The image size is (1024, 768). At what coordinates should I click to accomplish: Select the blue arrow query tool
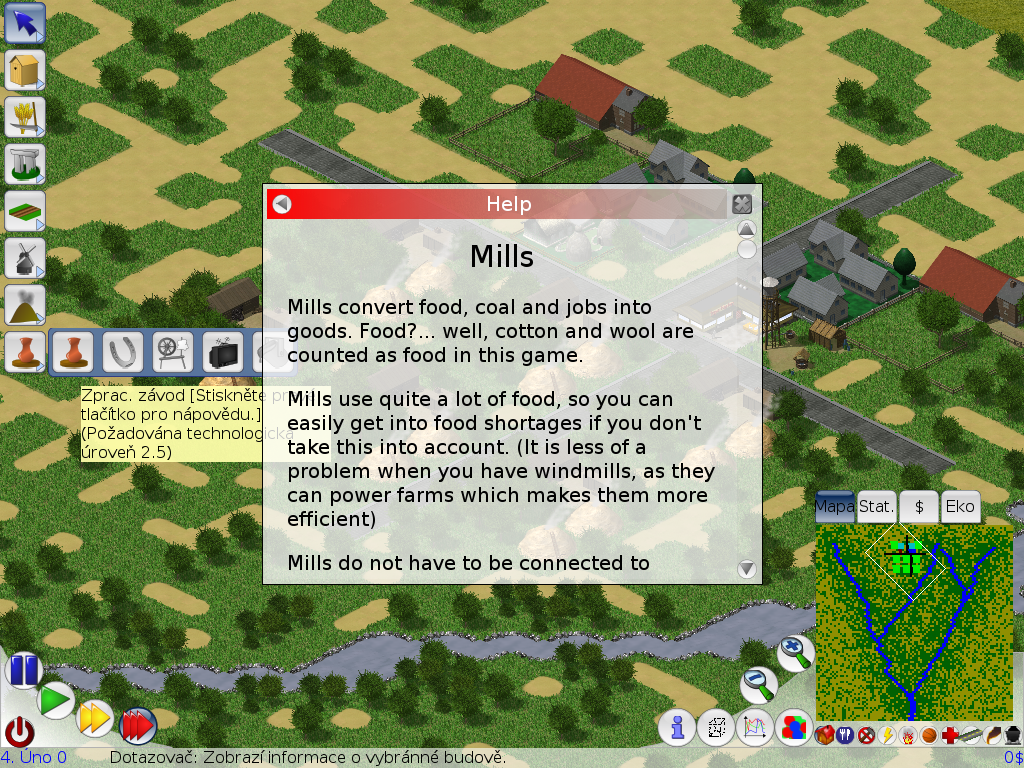click(x=25, y=23)
